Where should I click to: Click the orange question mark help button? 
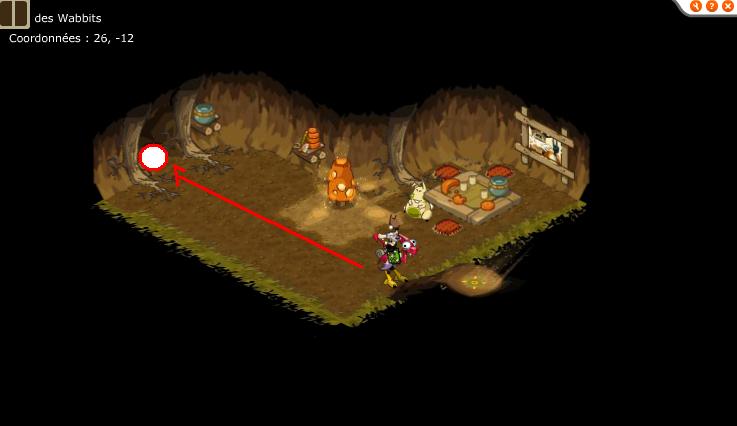tap(711, 6)
